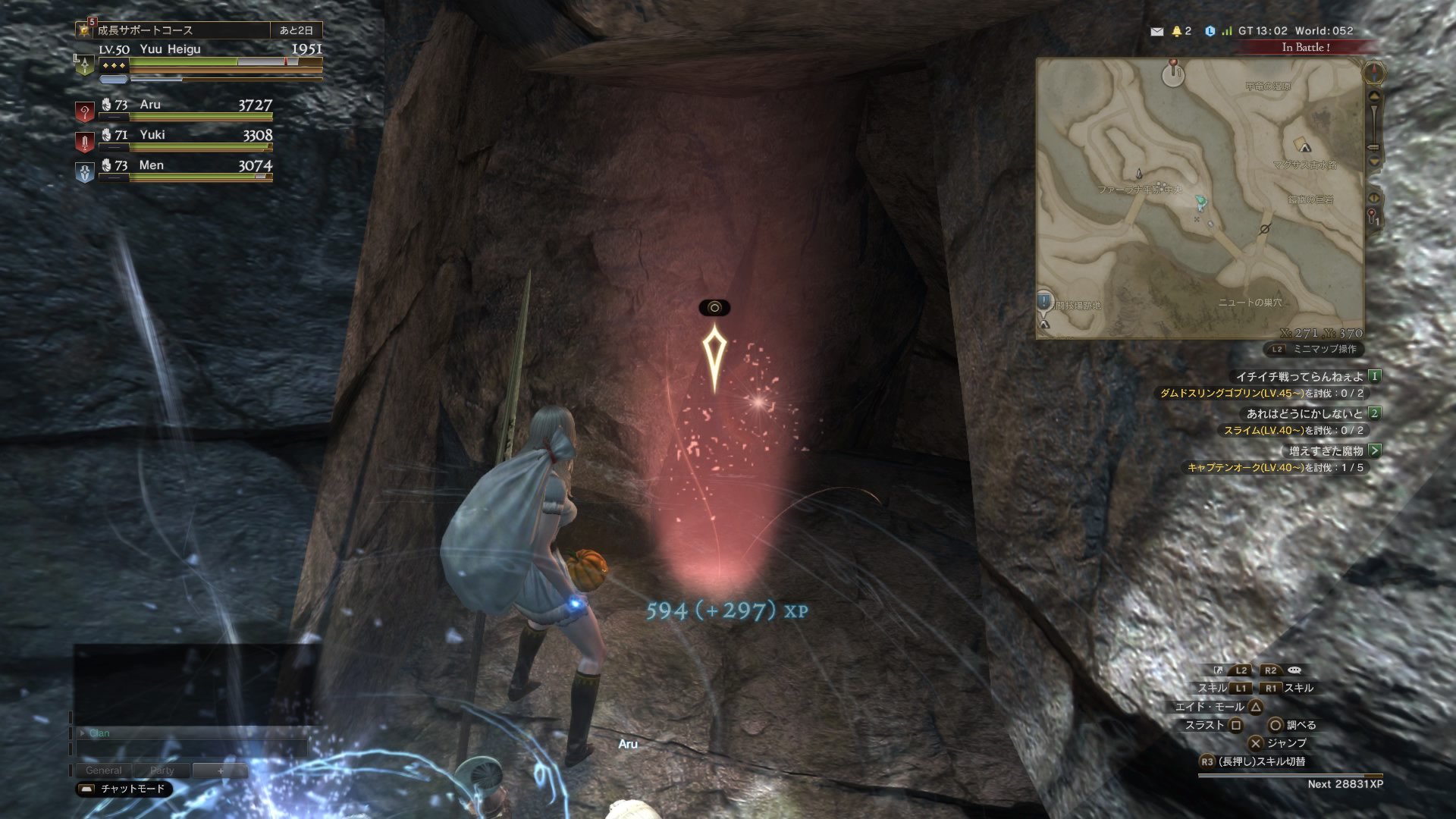
Task: Open the Captain Orc hunt quest entry
Action: tap(1275, 468)
